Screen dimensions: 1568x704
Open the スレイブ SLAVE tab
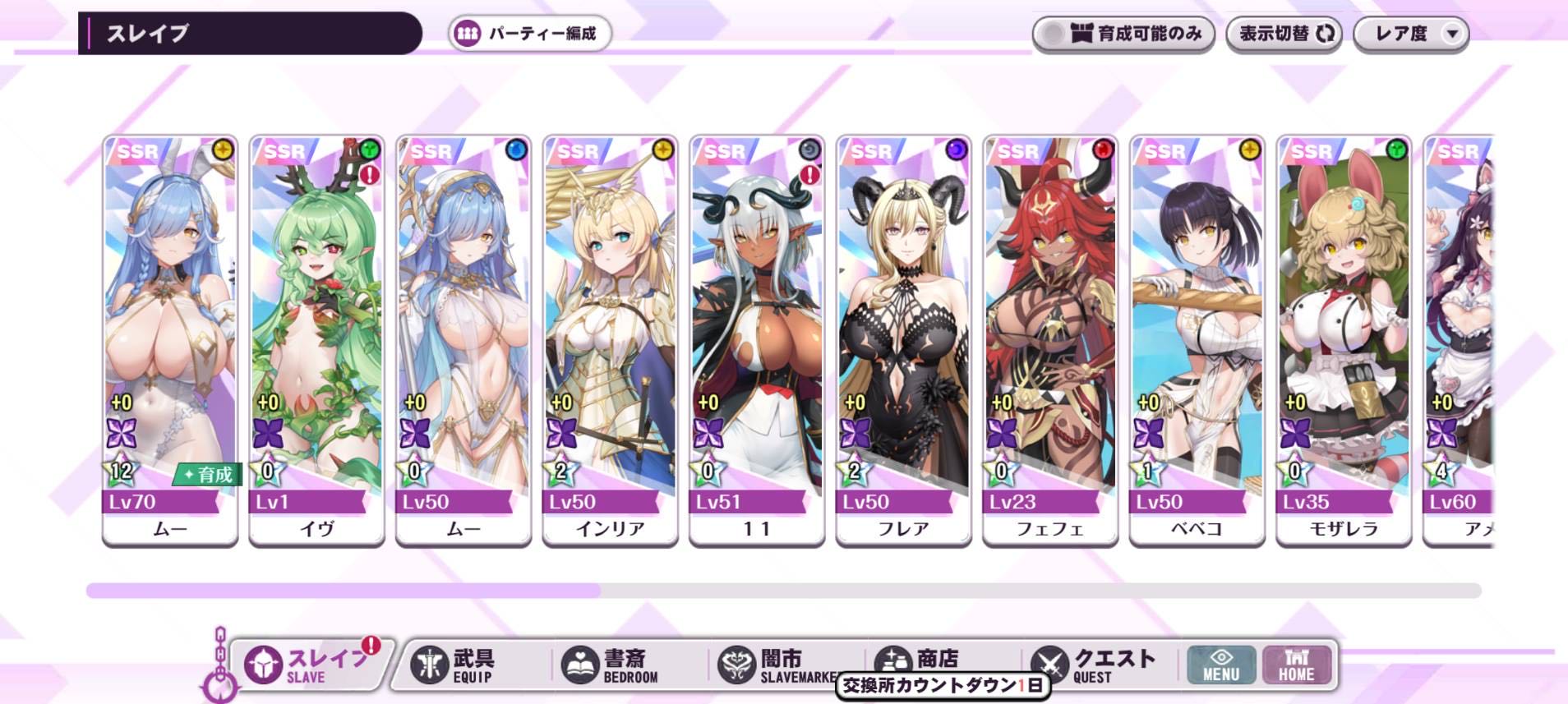click(309, 665)
